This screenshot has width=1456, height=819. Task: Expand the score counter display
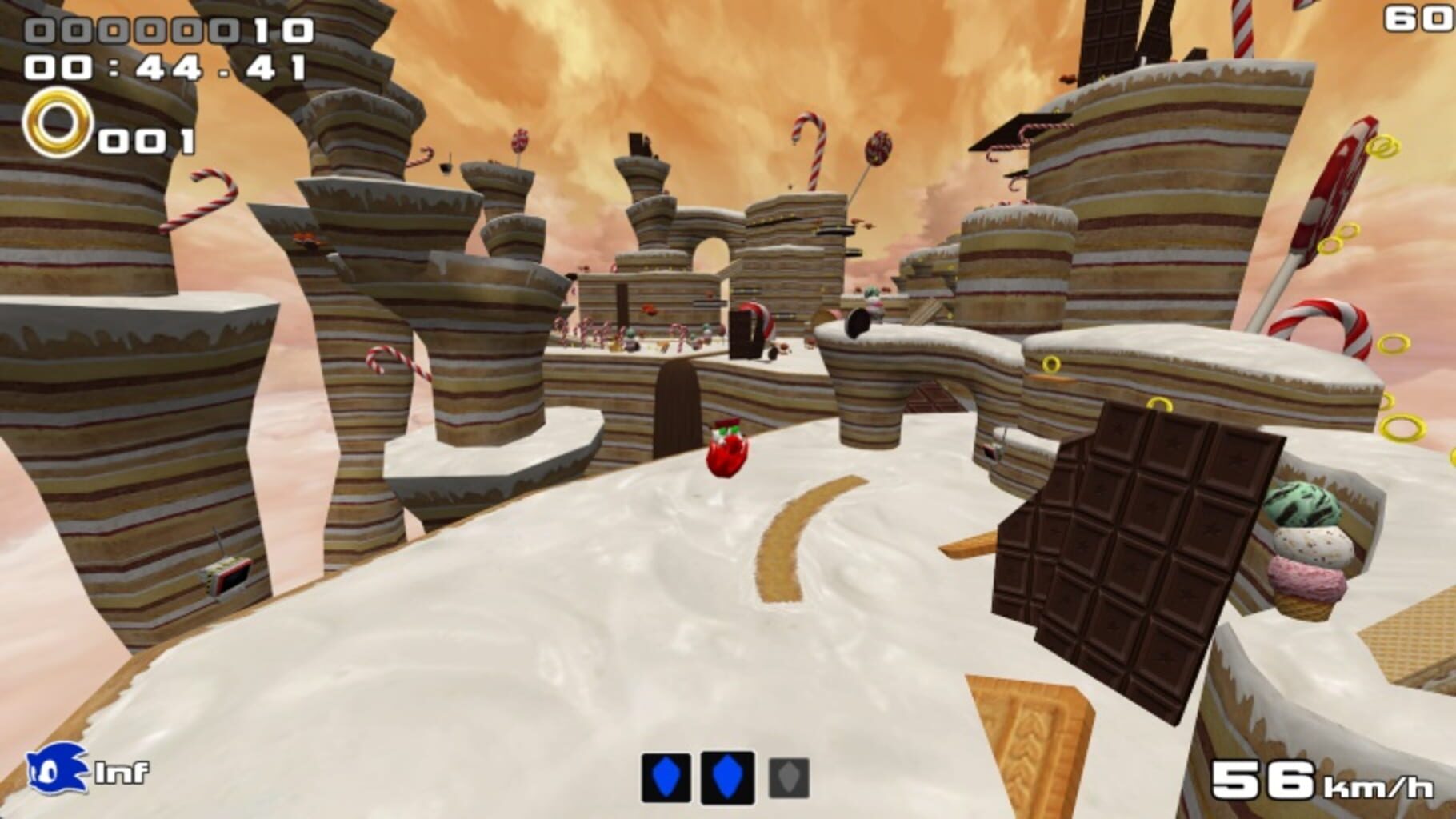pyautogui.click(x=168, y=30)
